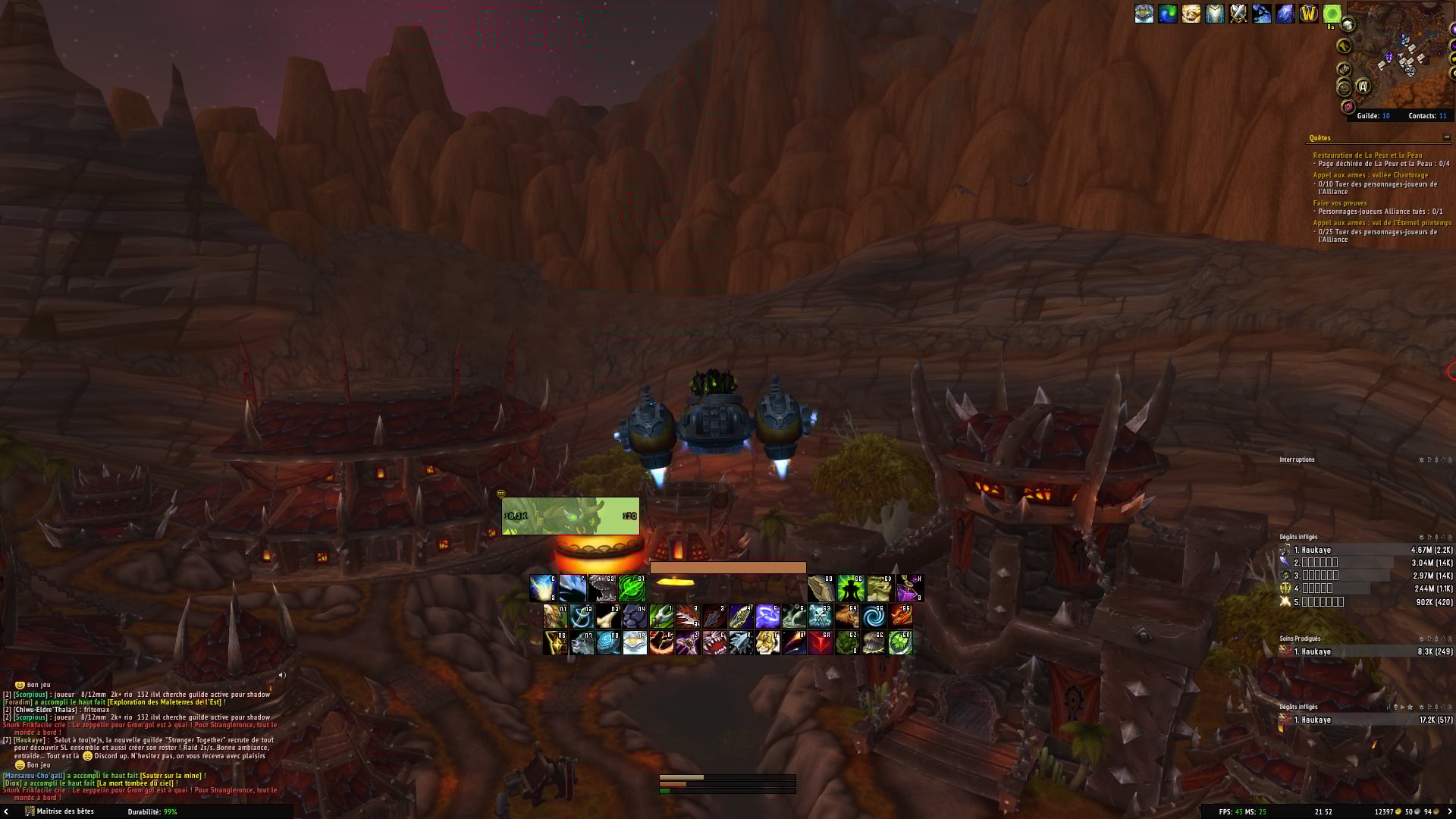Select Haukaye's top row in Dégâts infligés

tap(1365, 550)
